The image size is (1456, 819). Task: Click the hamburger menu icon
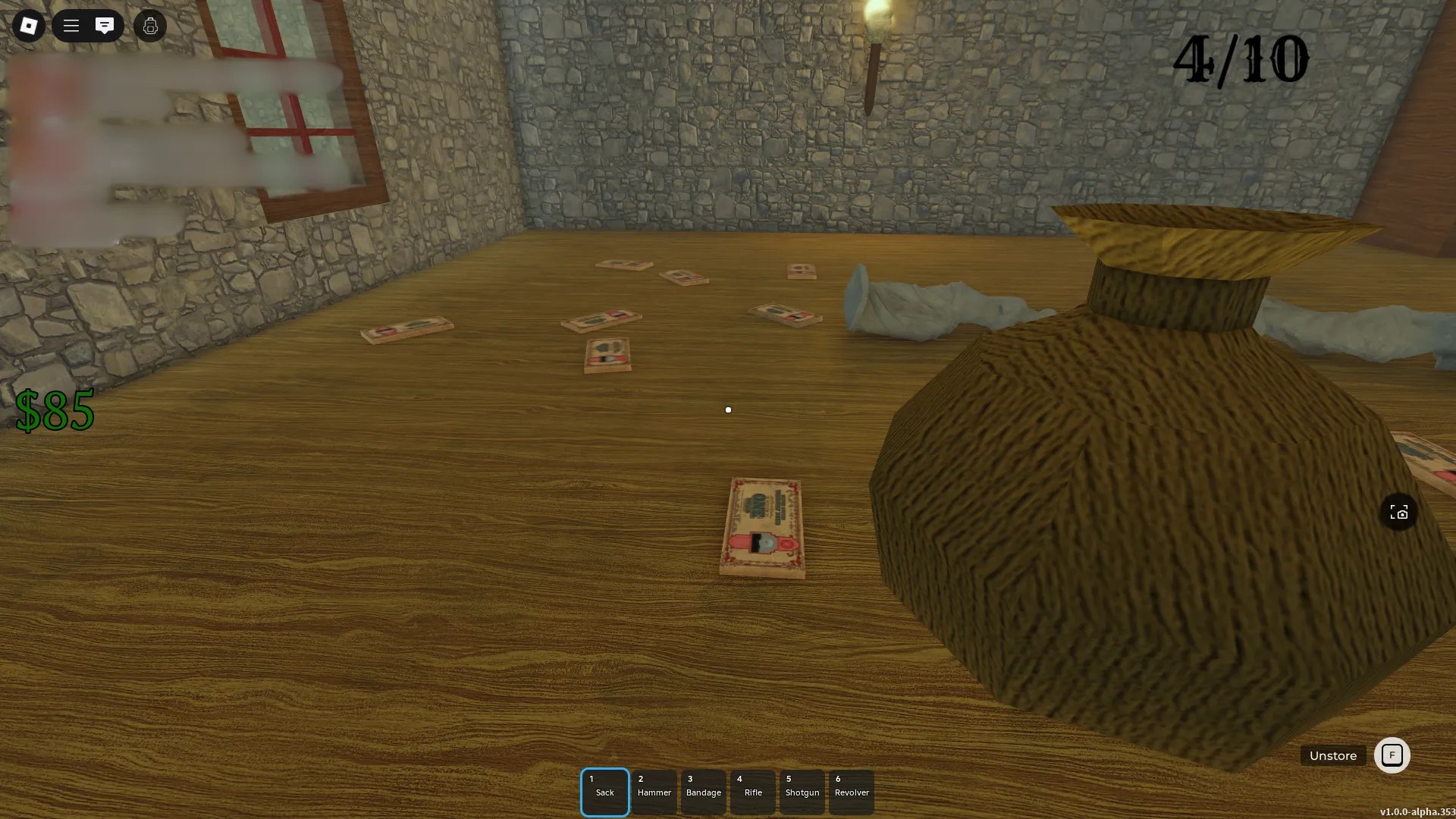point(71,25)
